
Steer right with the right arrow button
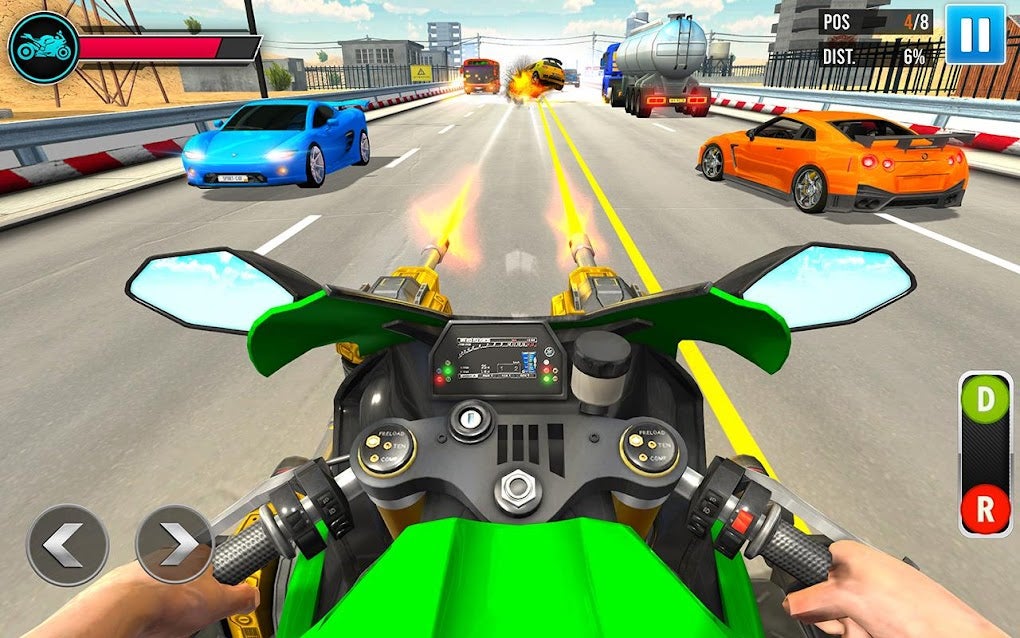174,544
